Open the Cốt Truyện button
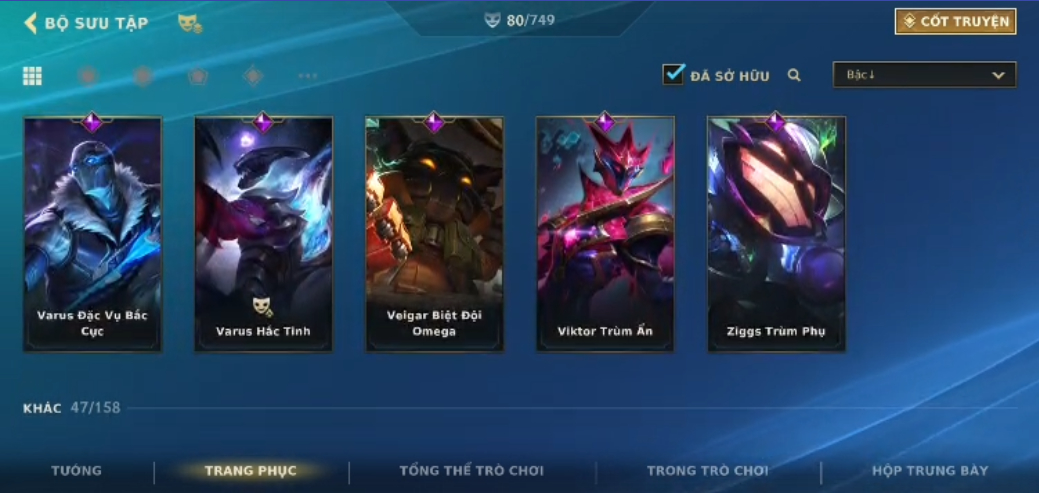This screenshot has width=1039, height=493. 955,22
